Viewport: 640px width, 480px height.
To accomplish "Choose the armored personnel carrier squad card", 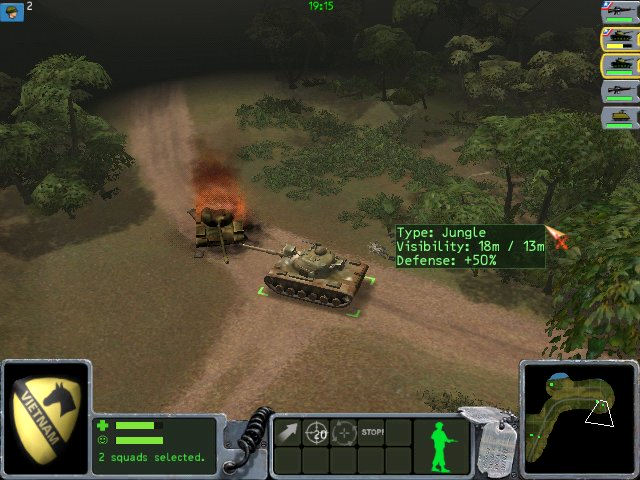I will pyautogui.click(x=619, y=117).
